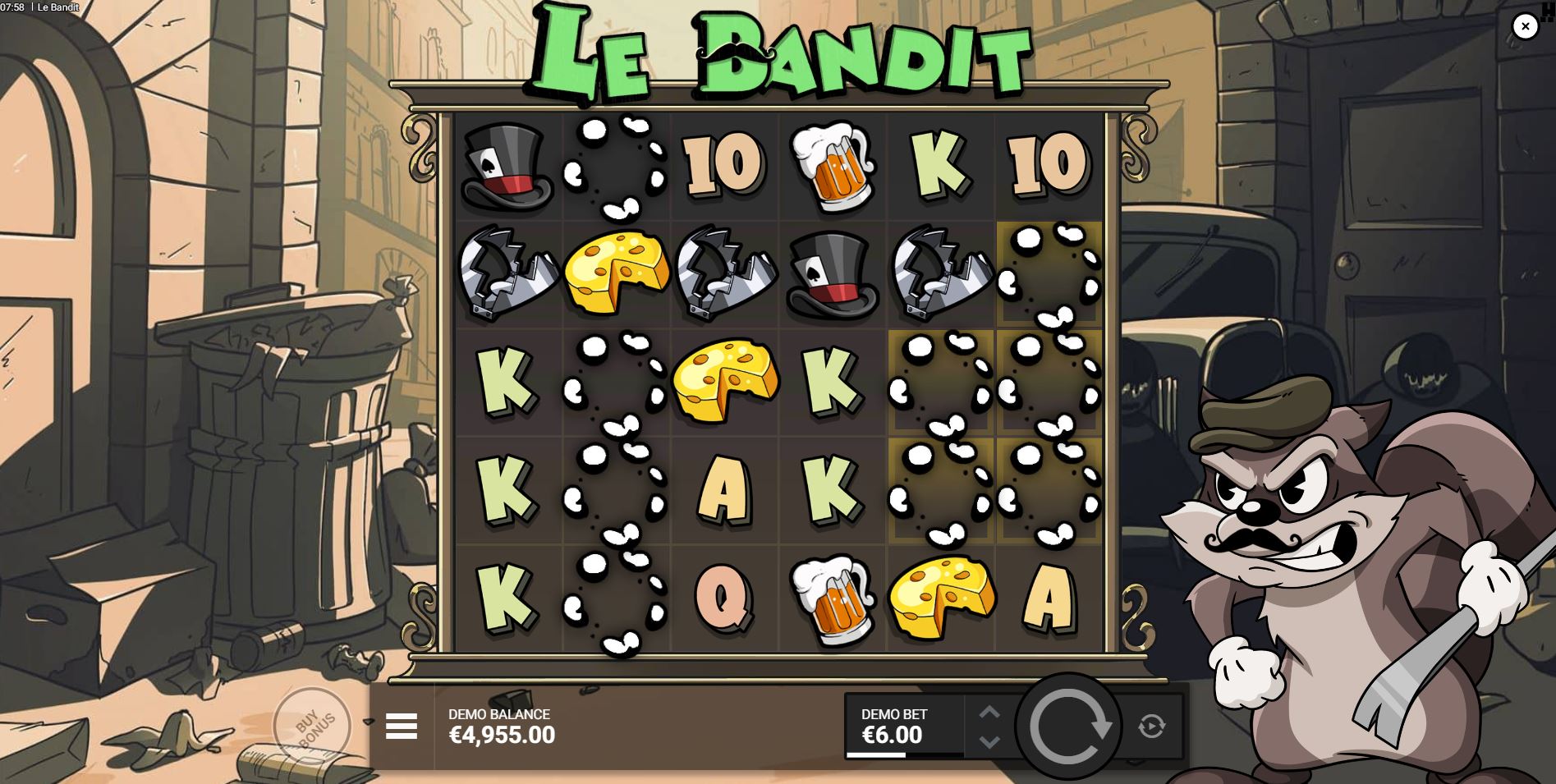Click the cheese wedge symbol beside the bear trap
The height and width of the screenshot is (784, 1556).
613,271
